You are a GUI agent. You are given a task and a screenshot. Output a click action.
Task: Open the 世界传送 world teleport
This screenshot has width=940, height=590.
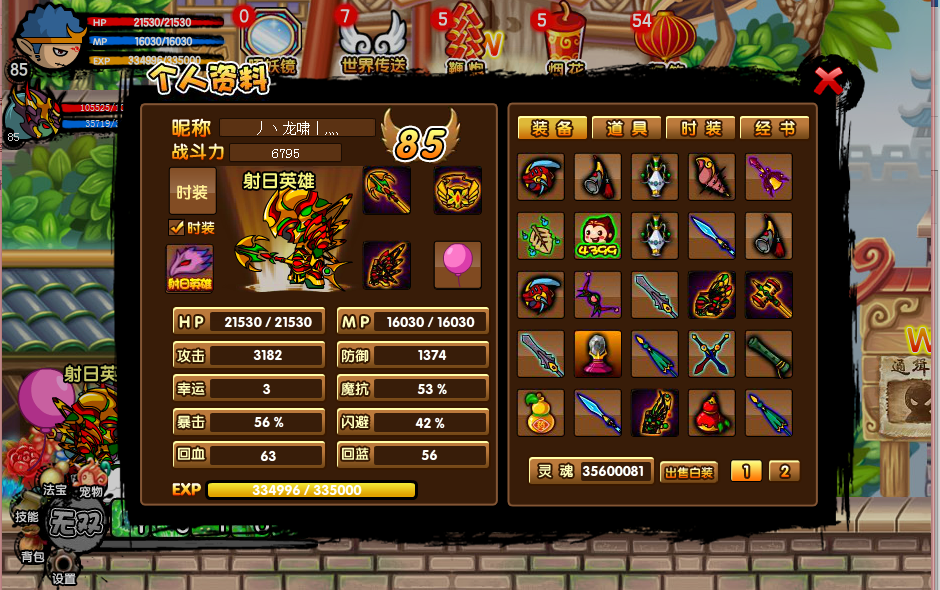click(x=374, y=40)
